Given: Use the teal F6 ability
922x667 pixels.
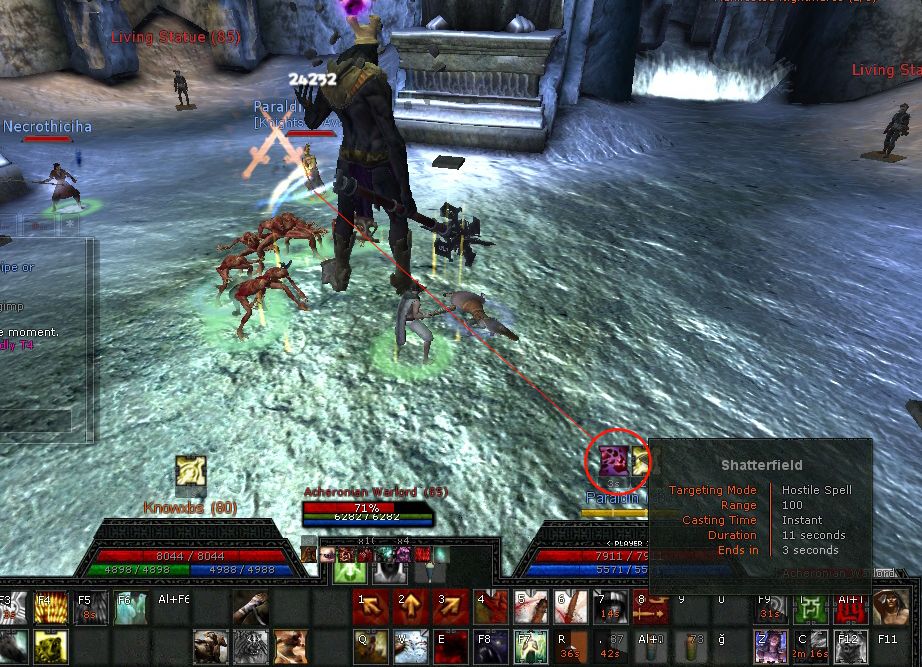Looking at the screenshot, I should (x=131, y=608).
